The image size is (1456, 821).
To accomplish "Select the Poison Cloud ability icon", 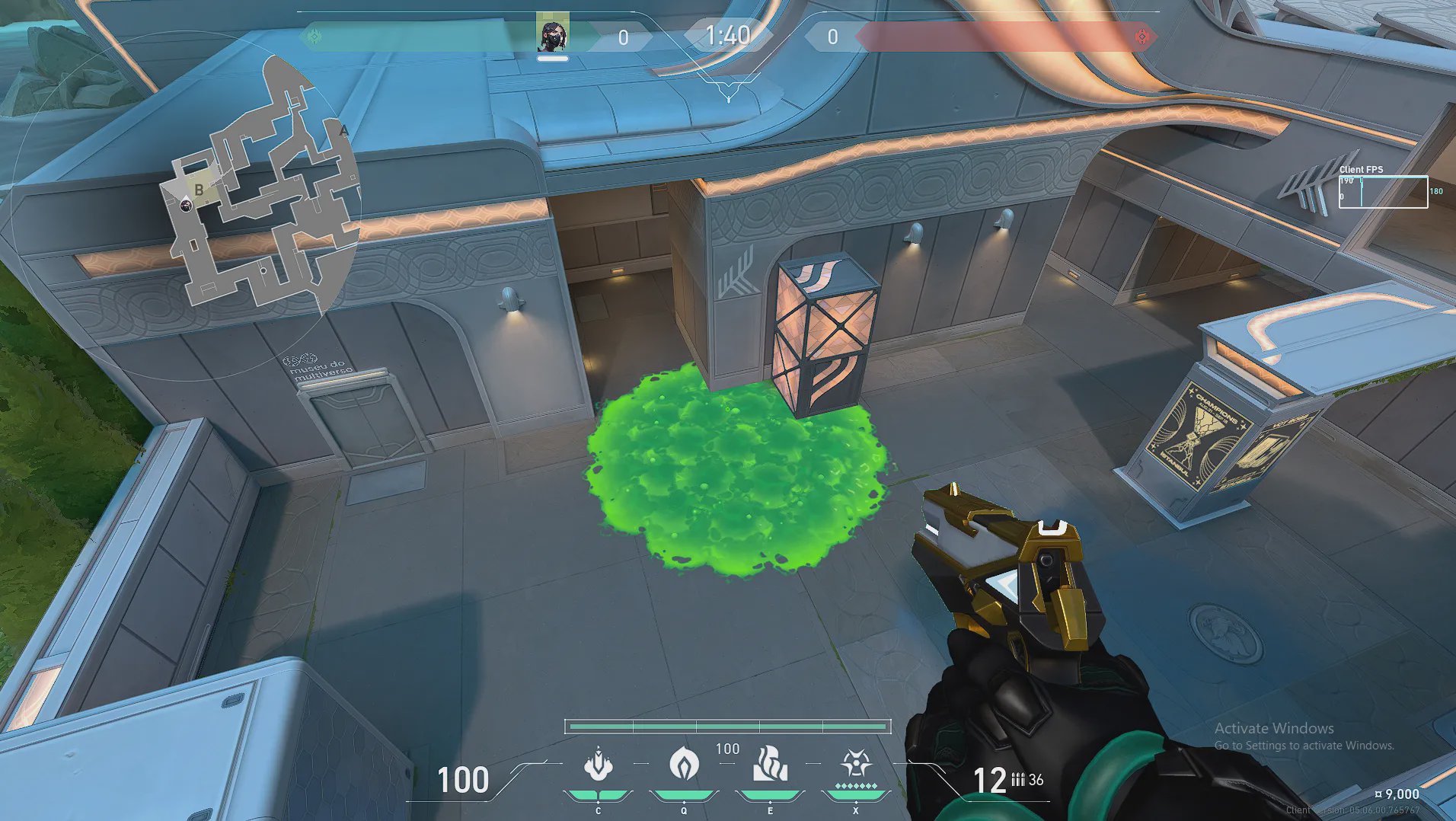I will [x=684, y=764].
